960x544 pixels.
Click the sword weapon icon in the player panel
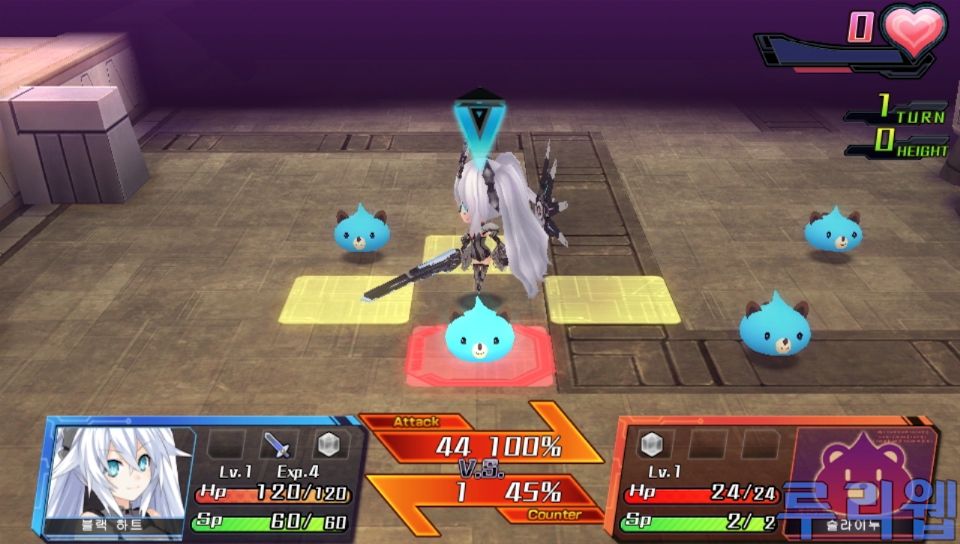point(276,445)
